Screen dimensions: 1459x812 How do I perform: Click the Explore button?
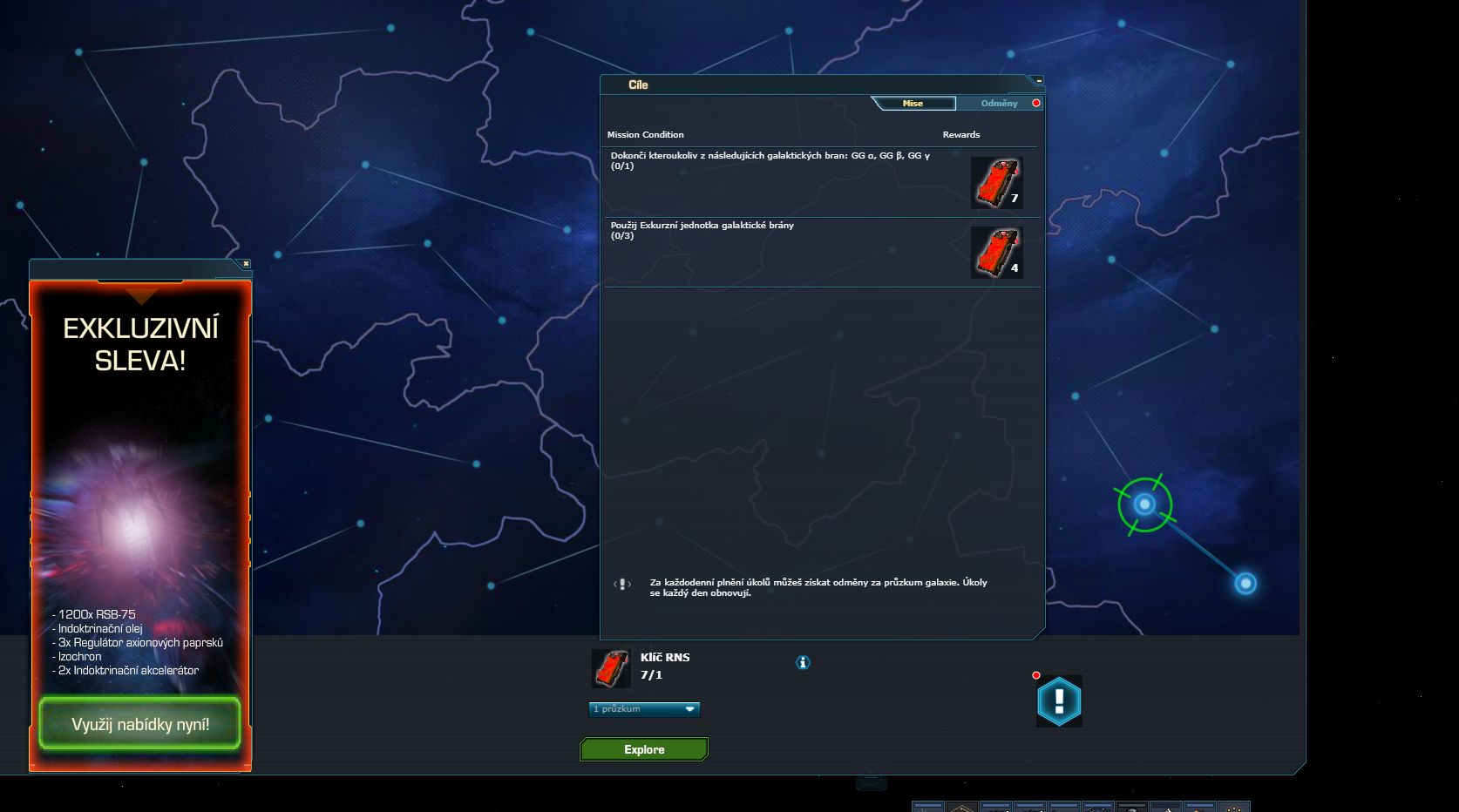coord(644,749)
